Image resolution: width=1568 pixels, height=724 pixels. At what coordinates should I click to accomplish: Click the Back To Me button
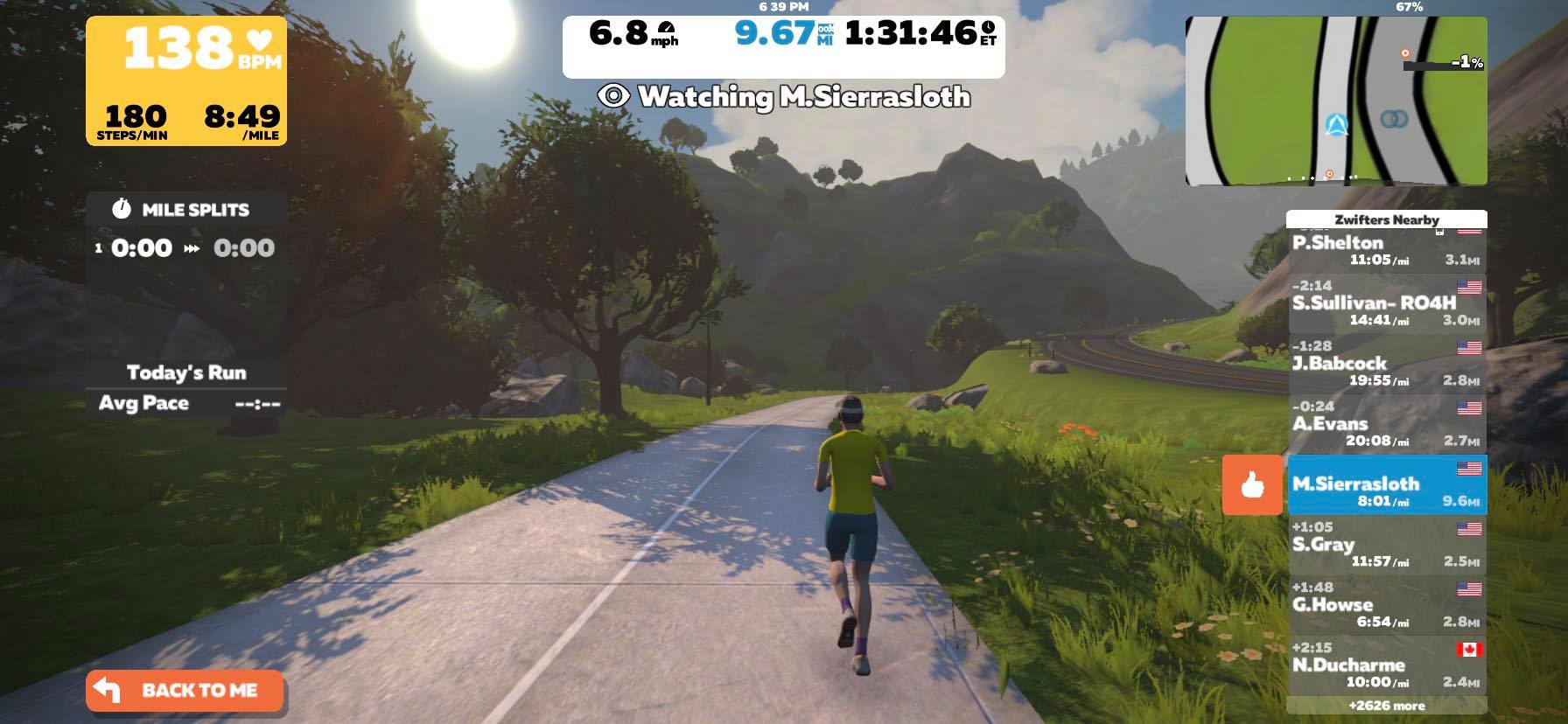click(x=185, y=691)
